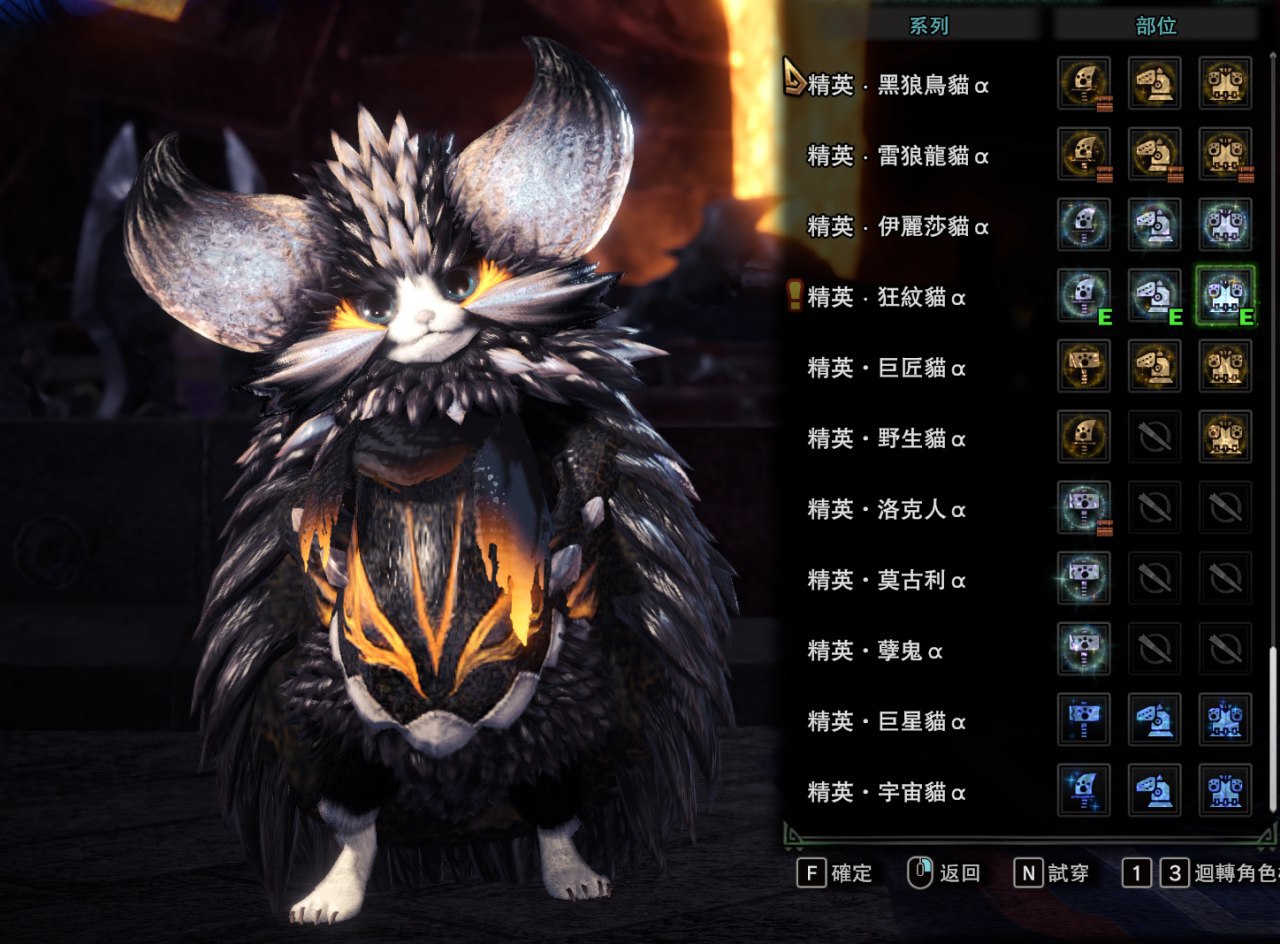Choose the 宇宙貓α body armor icon
This screenshot has height=944, width=1280.
pyautogui.click(x=1225, y=790)
